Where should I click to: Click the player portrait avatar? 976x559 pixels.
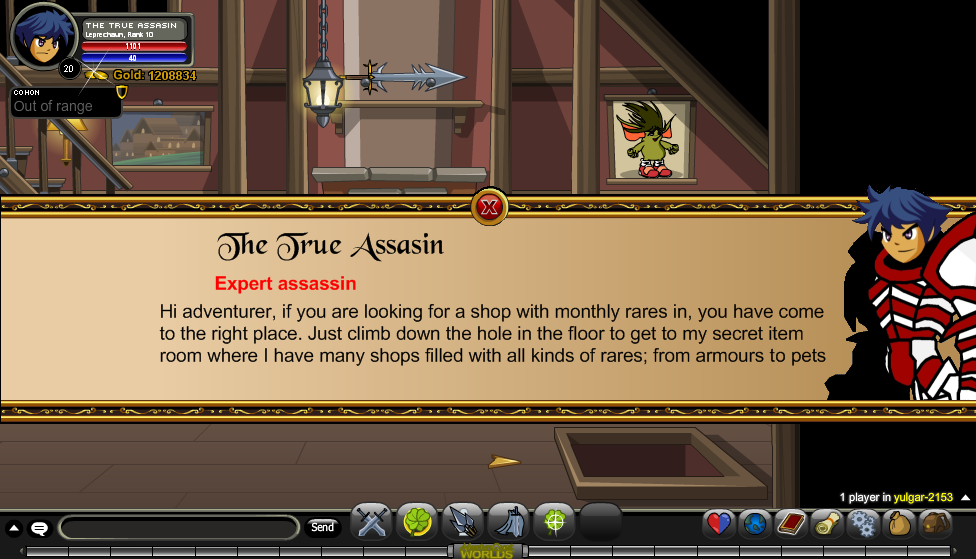point(42,39)
